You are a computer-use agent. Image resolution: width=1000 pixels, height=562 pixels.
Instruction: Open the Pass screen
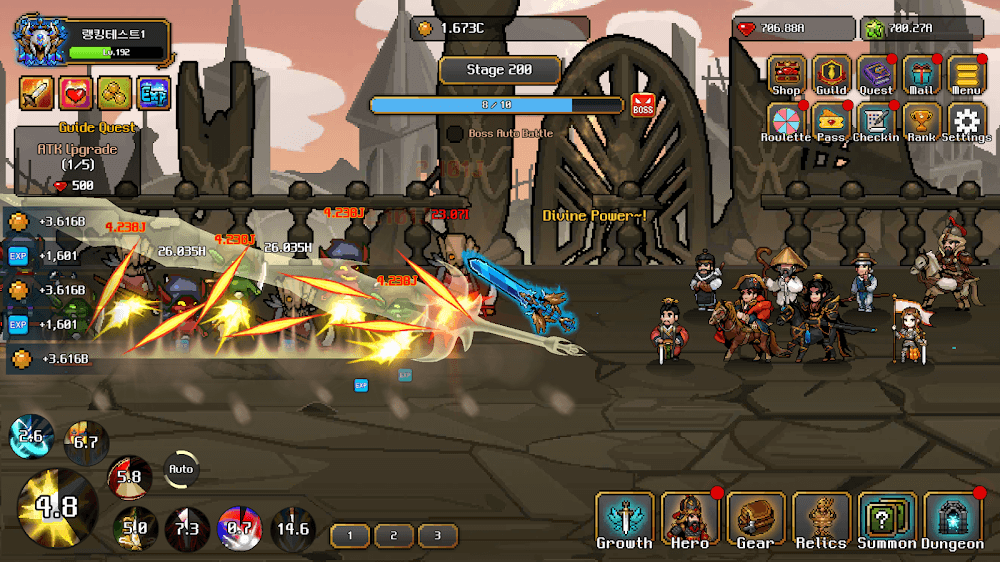[x=831, y=123]
